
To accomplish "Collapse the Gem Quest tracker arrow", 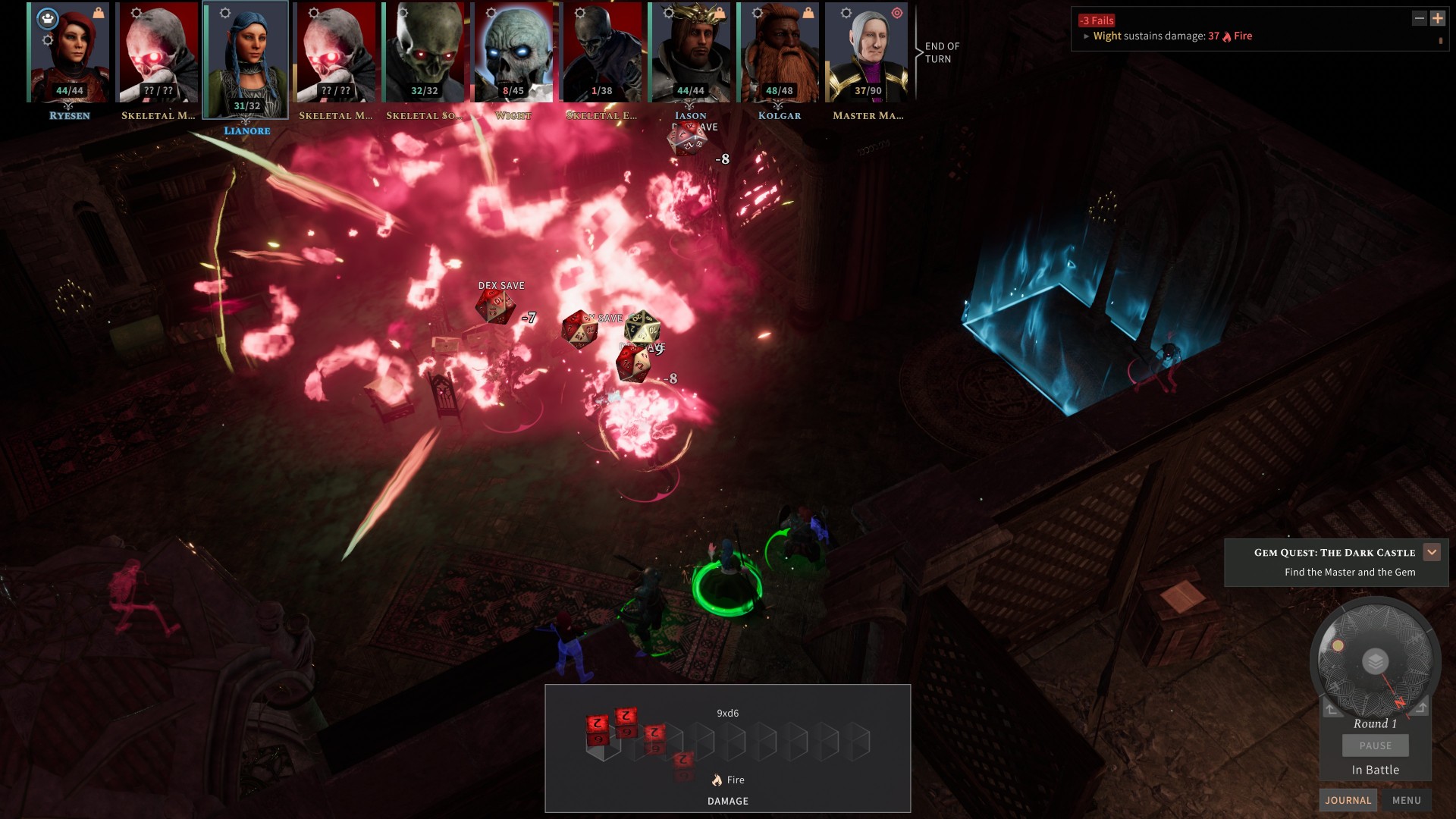I will pos(1432,552).
